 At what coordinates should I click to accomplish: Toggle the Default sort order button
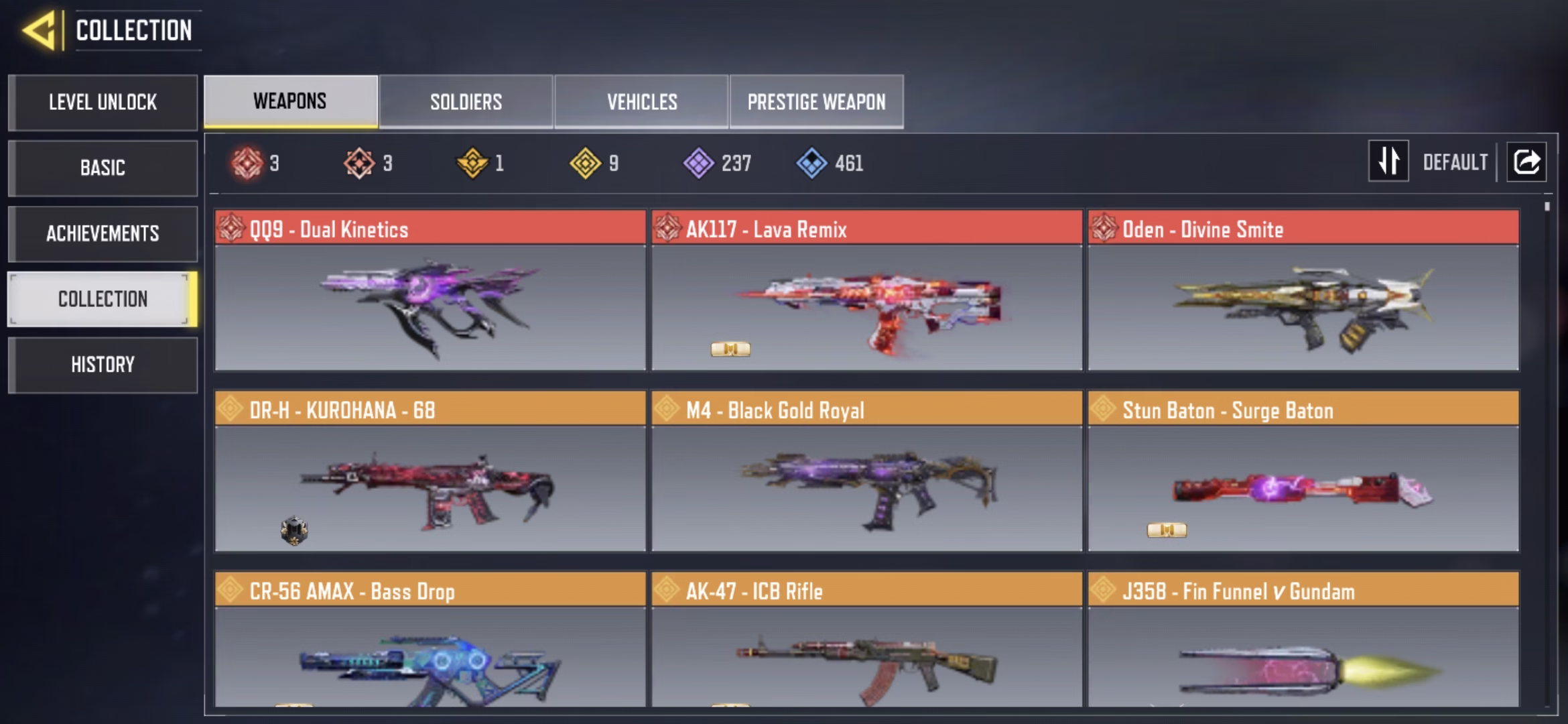click(x=1388, y=162)
